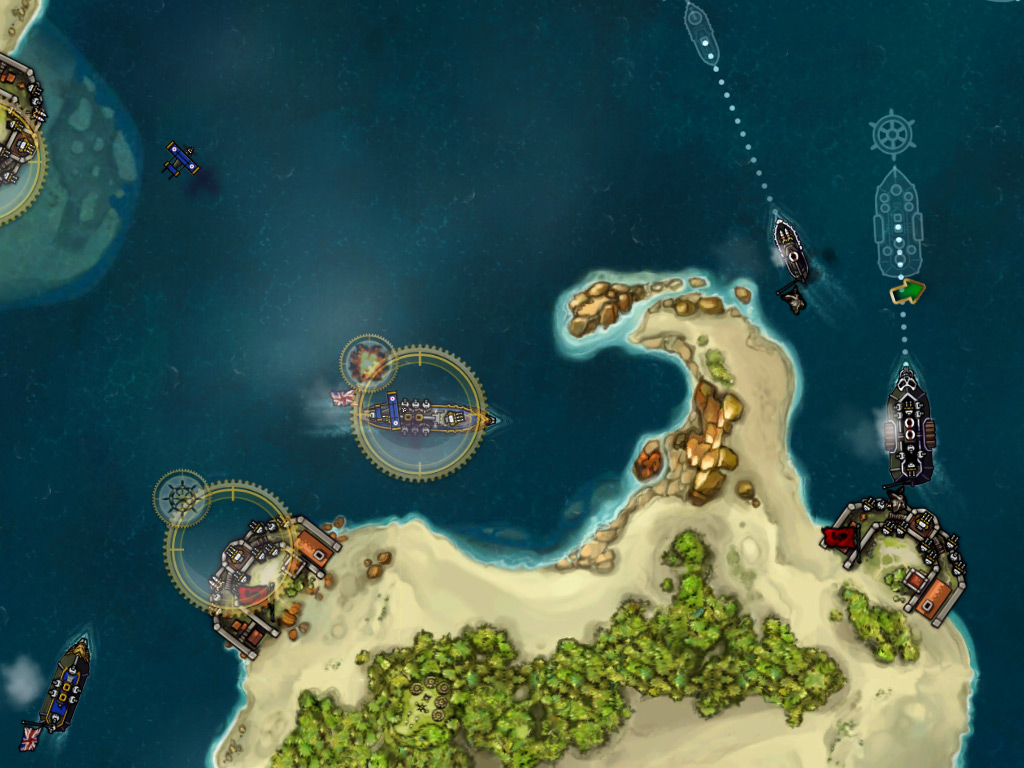Select the ship's wheel gear badge beside the fort
The image size is (1024, 768).
coord(181,497)
